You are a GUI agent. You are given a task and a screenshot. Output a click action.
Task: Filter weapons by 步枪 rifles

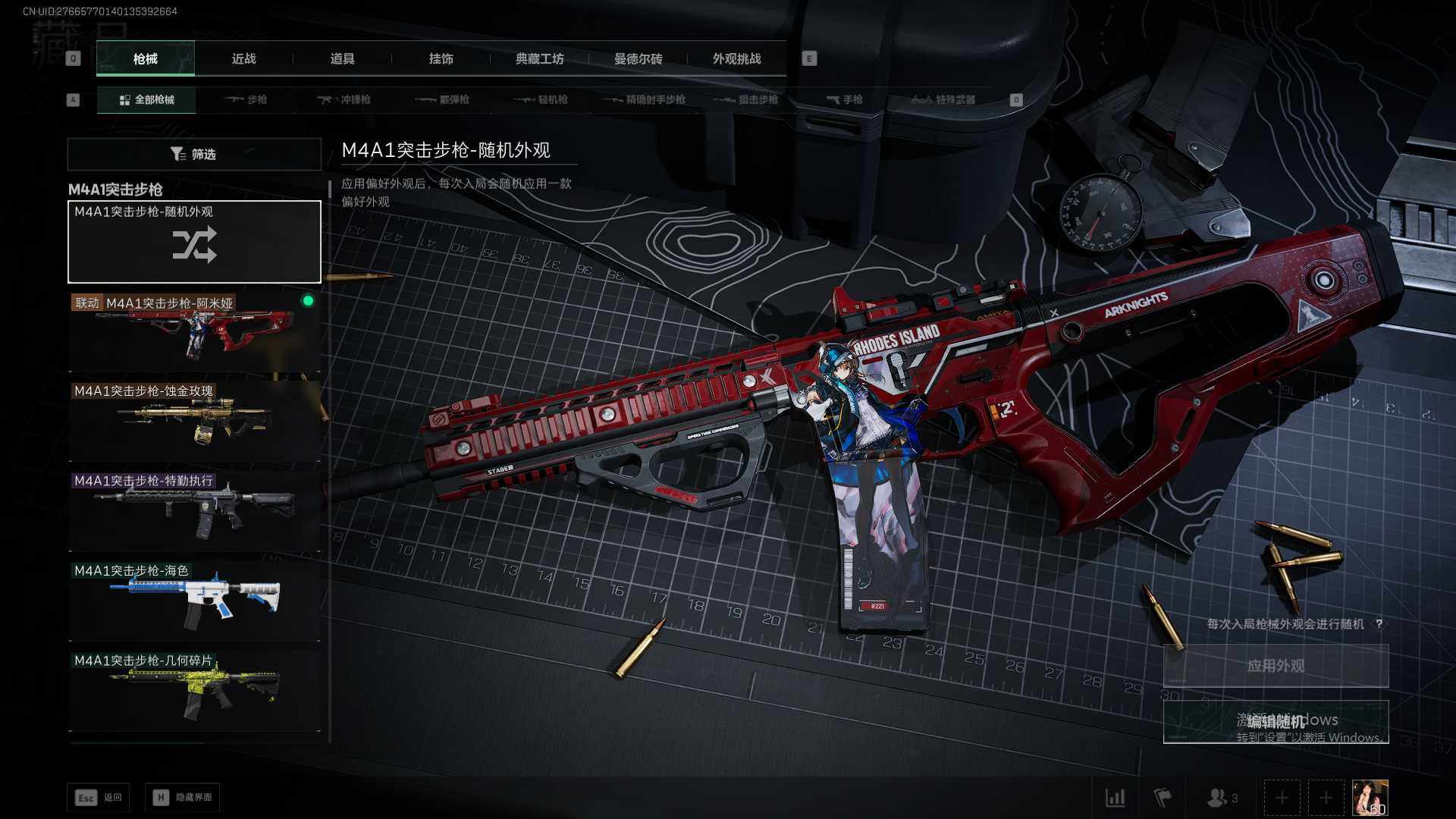246,100
